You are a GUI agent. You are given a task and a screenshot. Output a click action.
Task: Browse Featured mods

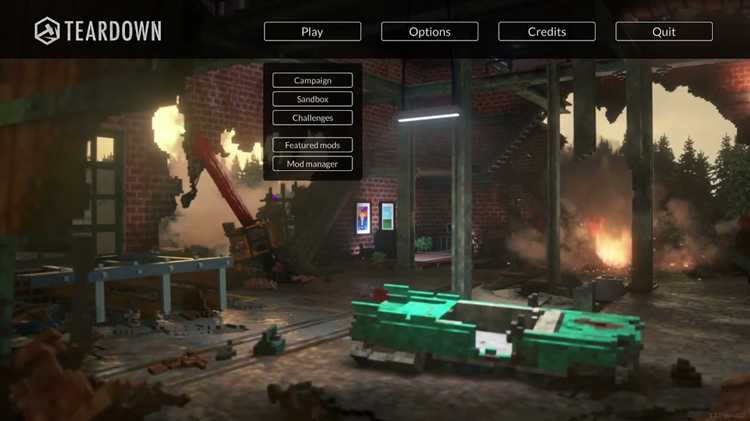point(312,145)
